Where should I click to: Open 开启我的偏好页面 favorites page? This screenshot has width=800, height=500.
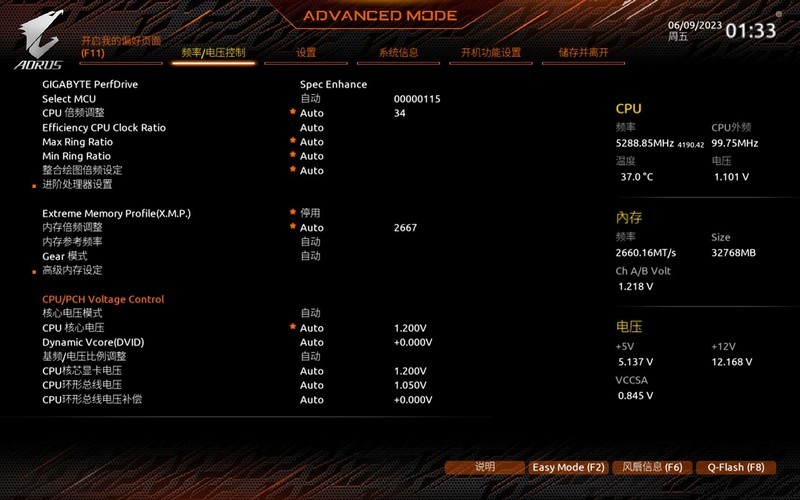click(121, 46)
